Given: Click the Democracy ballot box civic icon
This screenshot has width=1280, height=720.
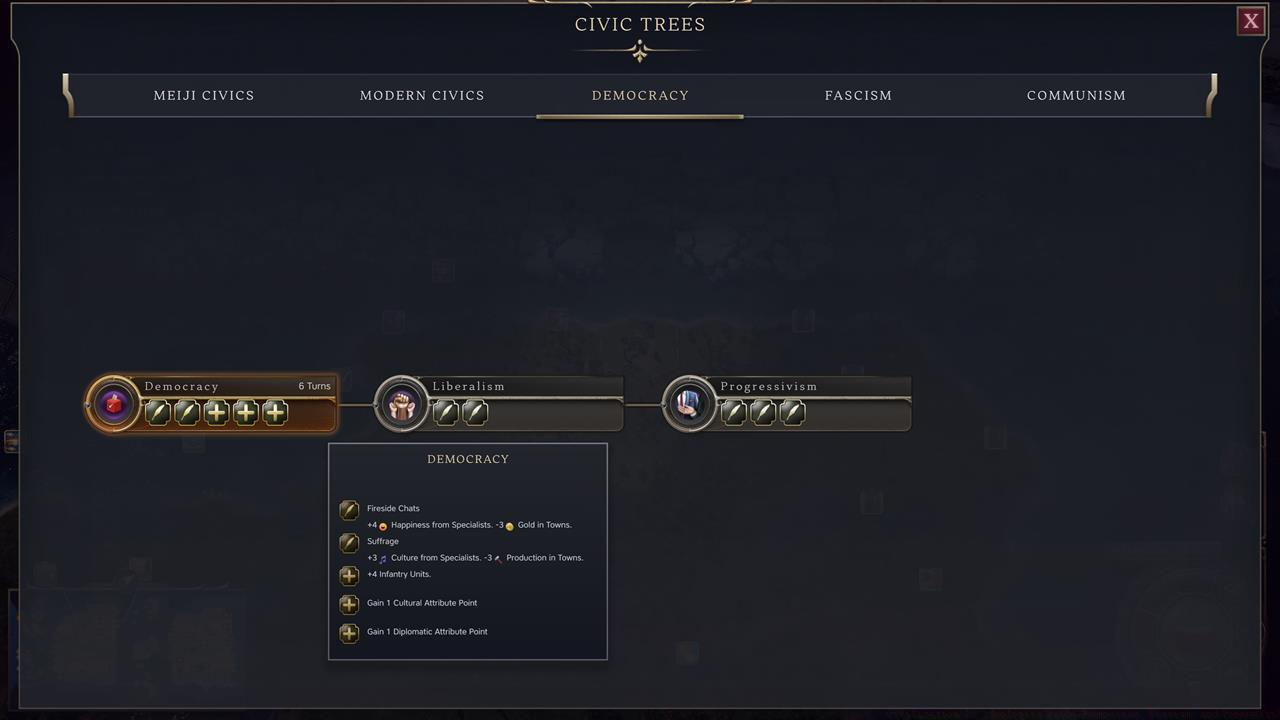Looking at the screenshot, I should [x=113, y=403].
